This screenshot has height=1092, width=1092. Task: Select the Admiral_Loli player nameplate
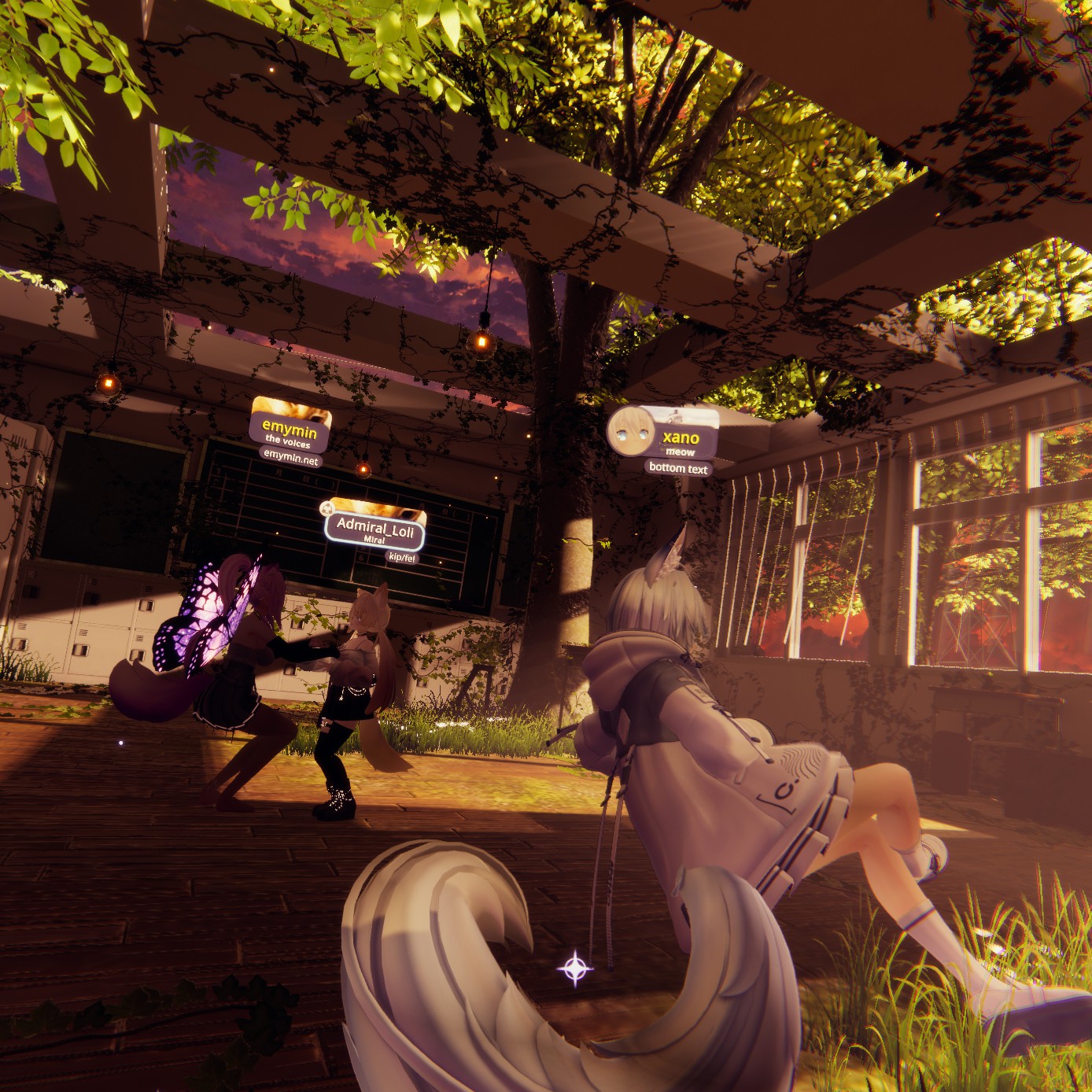[375, 526]
